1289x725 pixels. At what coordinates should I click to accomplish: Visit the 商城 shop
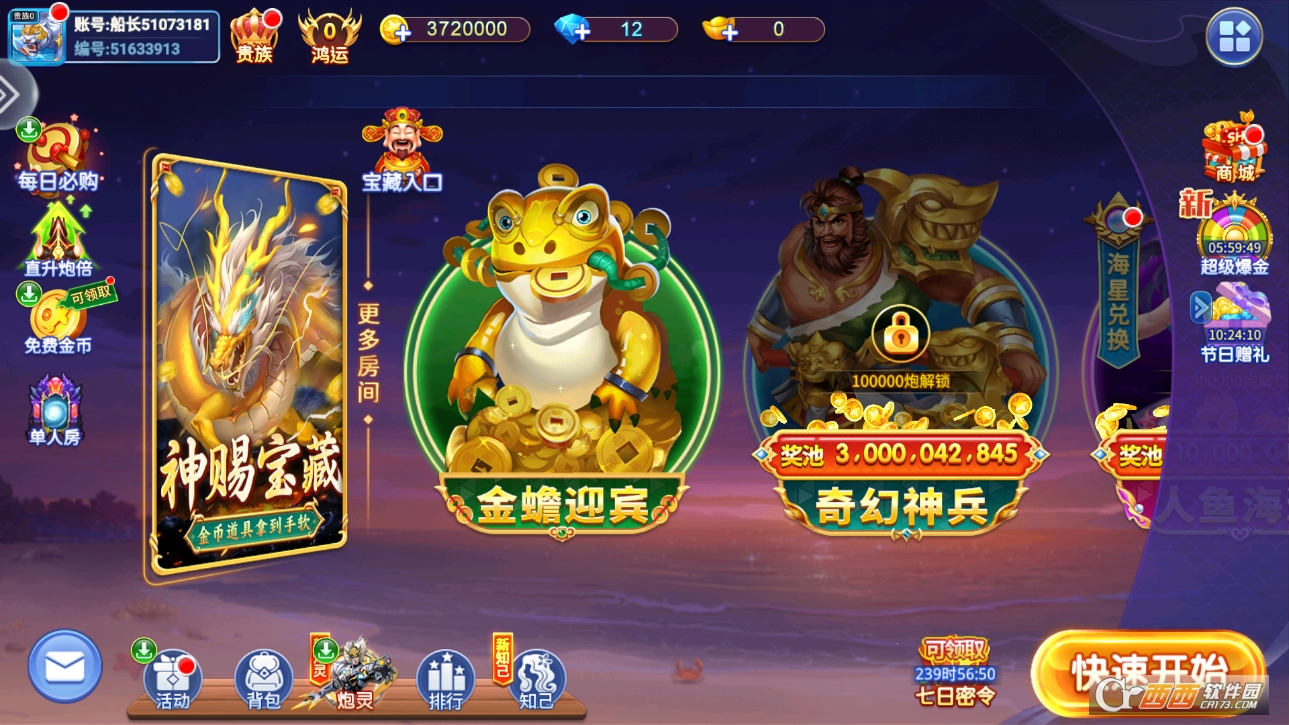point(1233,150)
